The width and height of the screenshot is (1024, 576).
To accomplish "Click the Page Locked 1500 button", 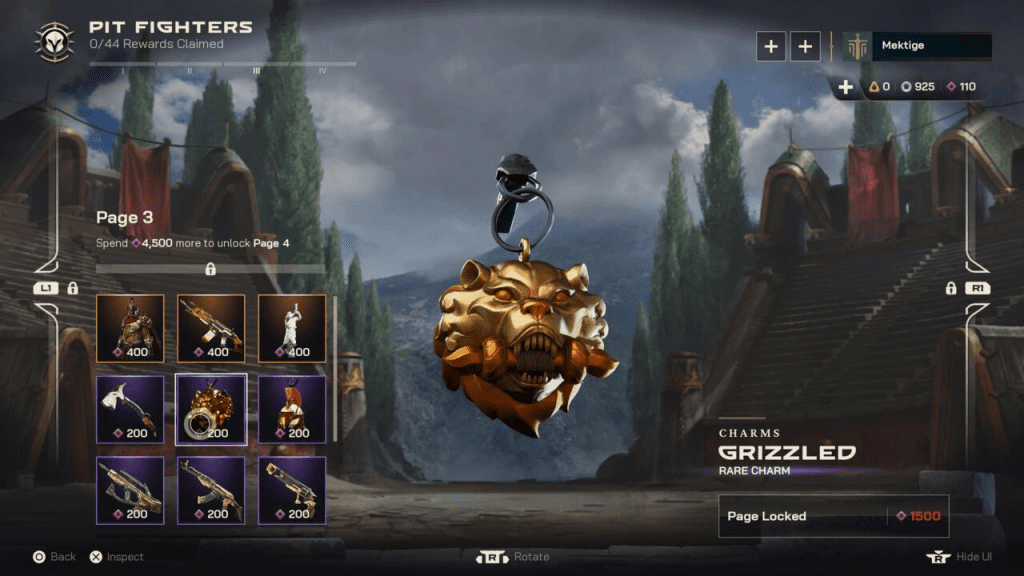I will (x=833, y=516).
